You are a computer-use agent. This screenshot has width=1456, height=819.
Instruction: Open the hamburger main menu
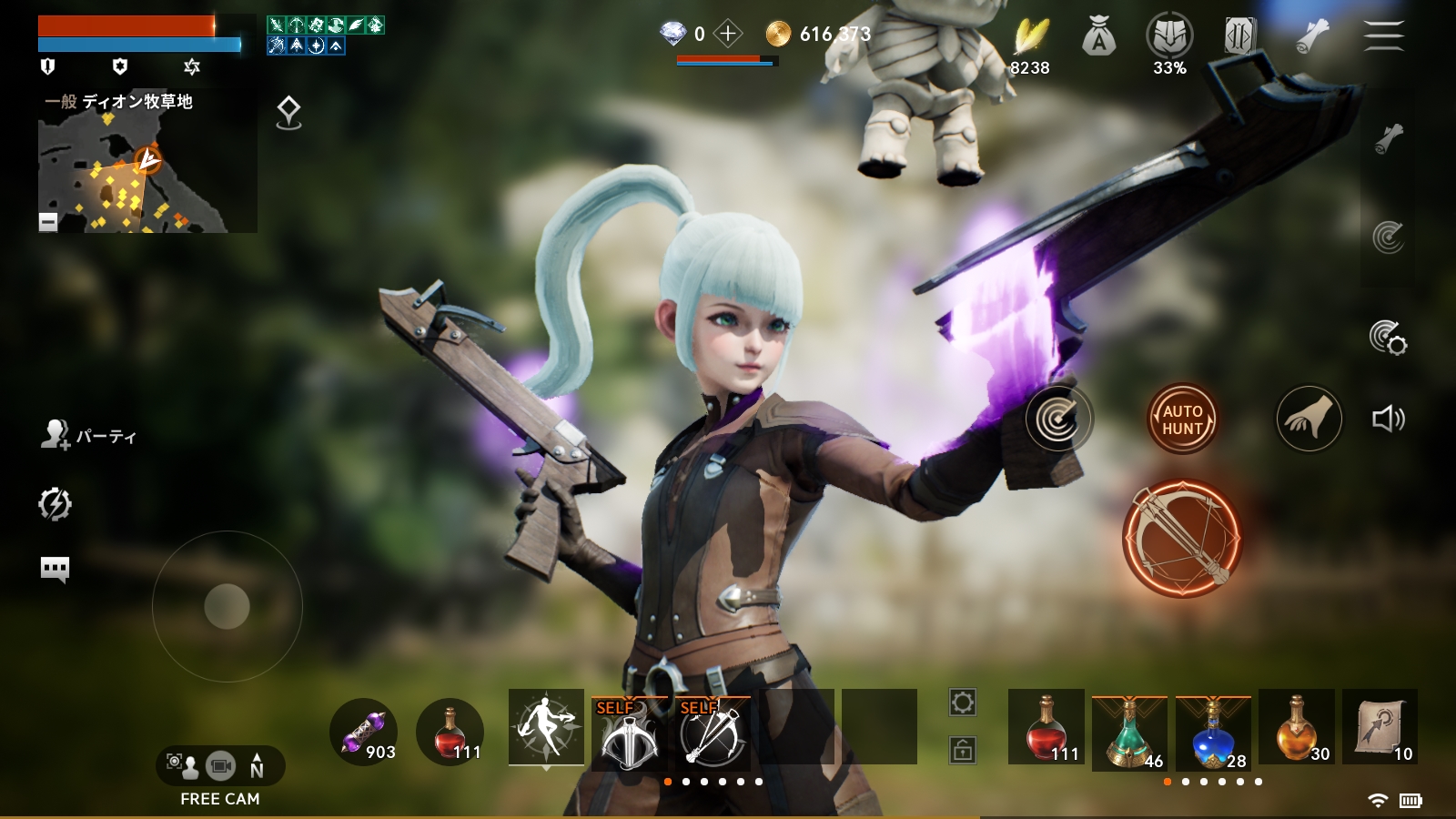pos(1383,36)
